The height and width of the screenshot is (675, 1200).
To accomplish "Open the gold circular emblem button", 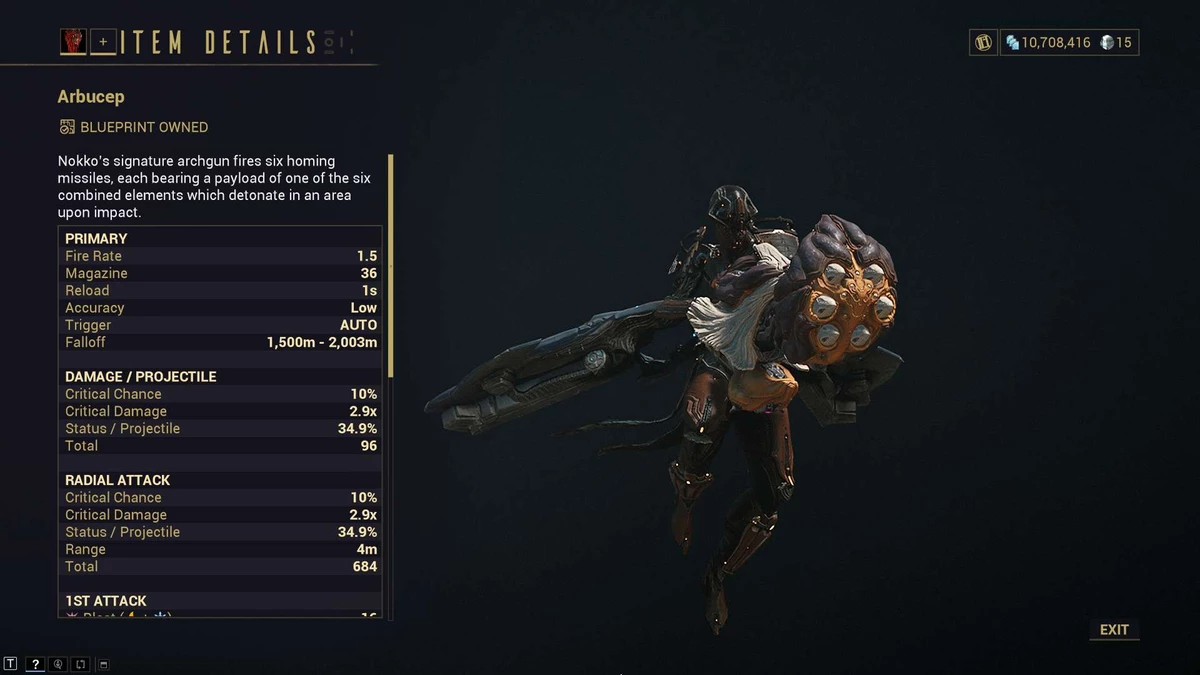I will tap(984, 42).
